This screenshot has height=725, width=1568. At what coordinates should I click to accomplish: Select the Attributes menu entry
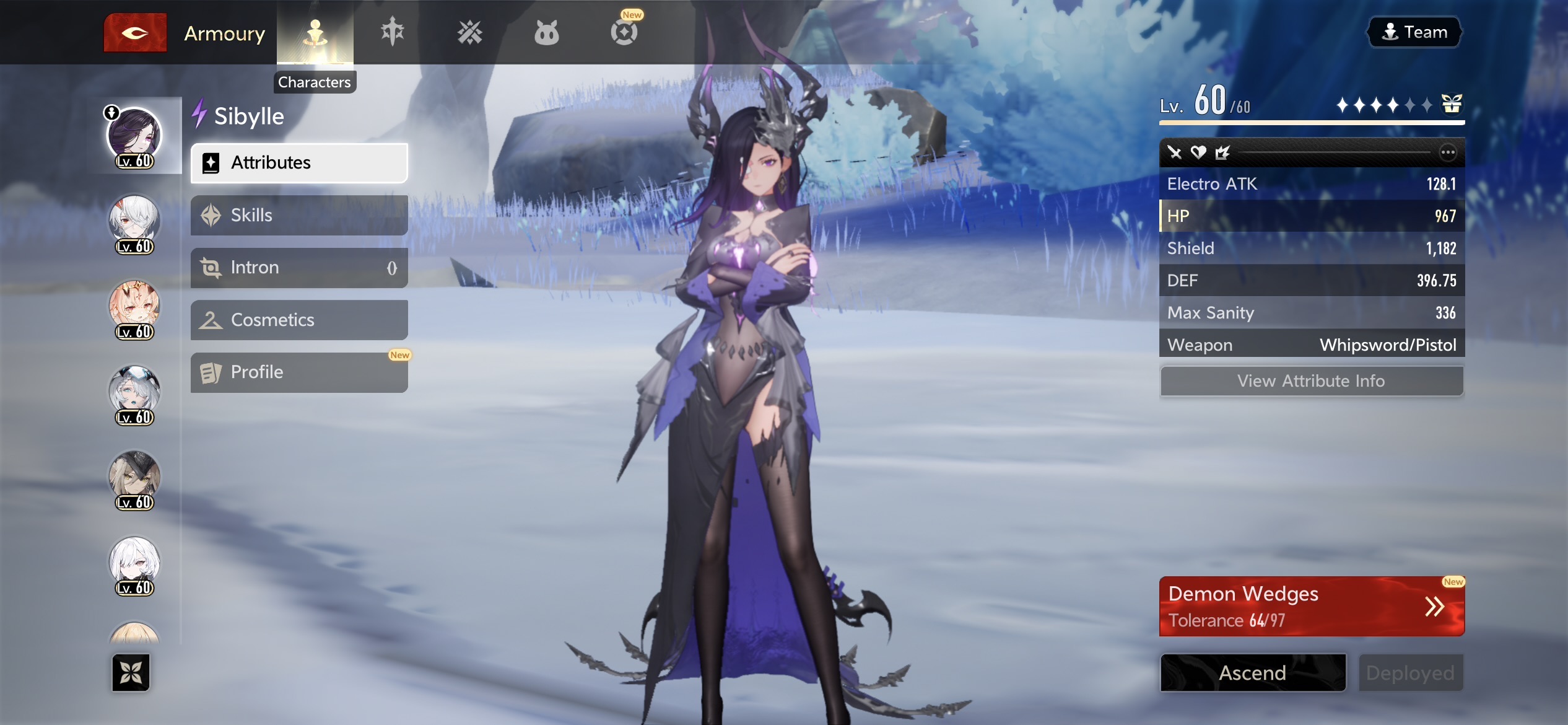point(299,163)
